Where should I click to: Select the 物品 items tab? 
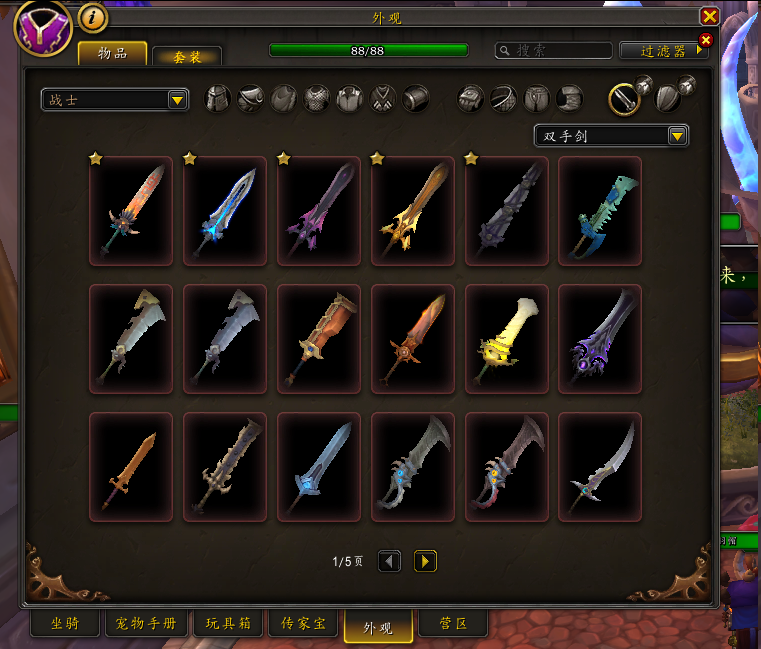click(112, 54)
